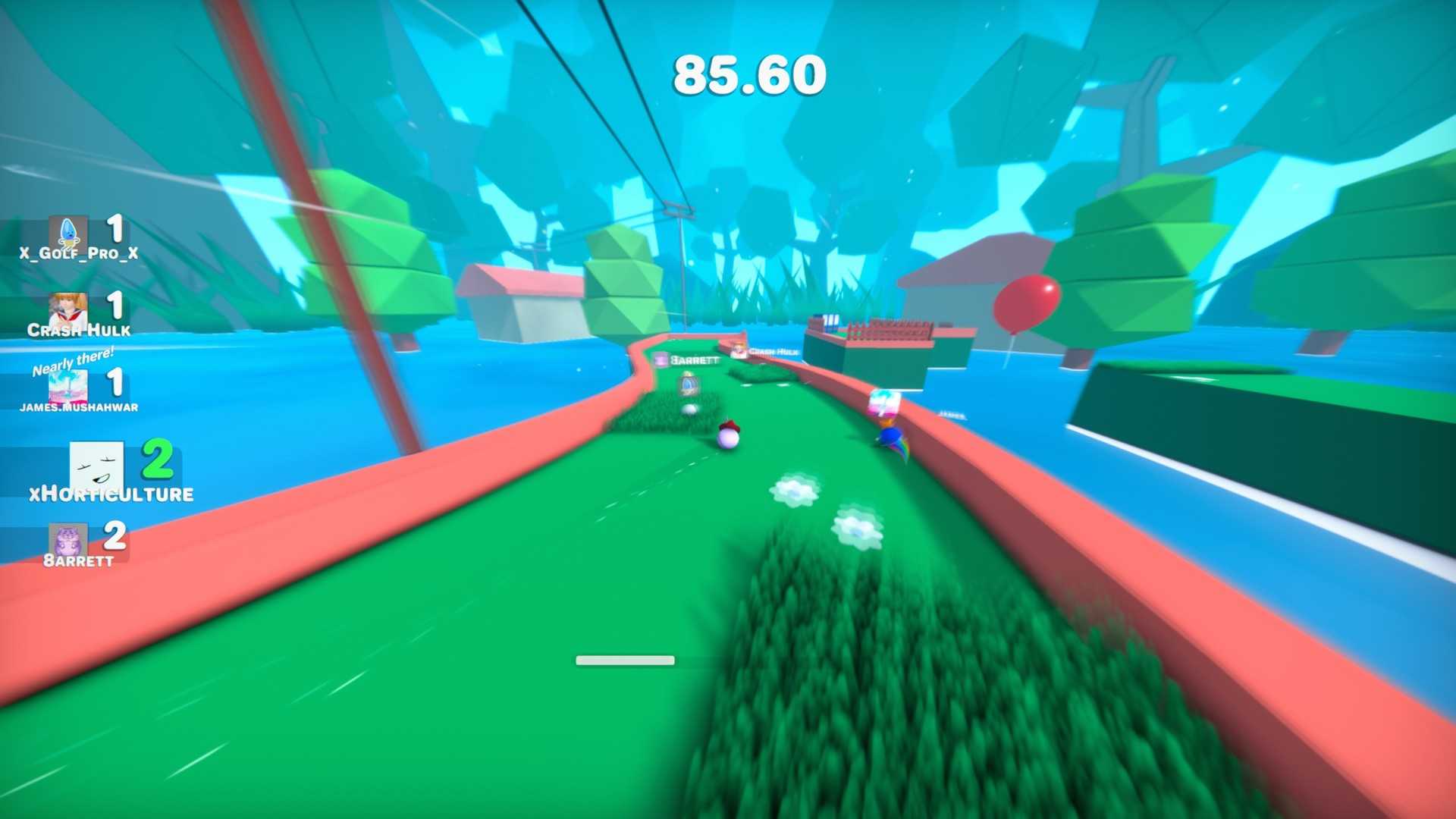The image size is (1456, 819).
Task: Click the white power meter bar
Action: tap(626, 659)
